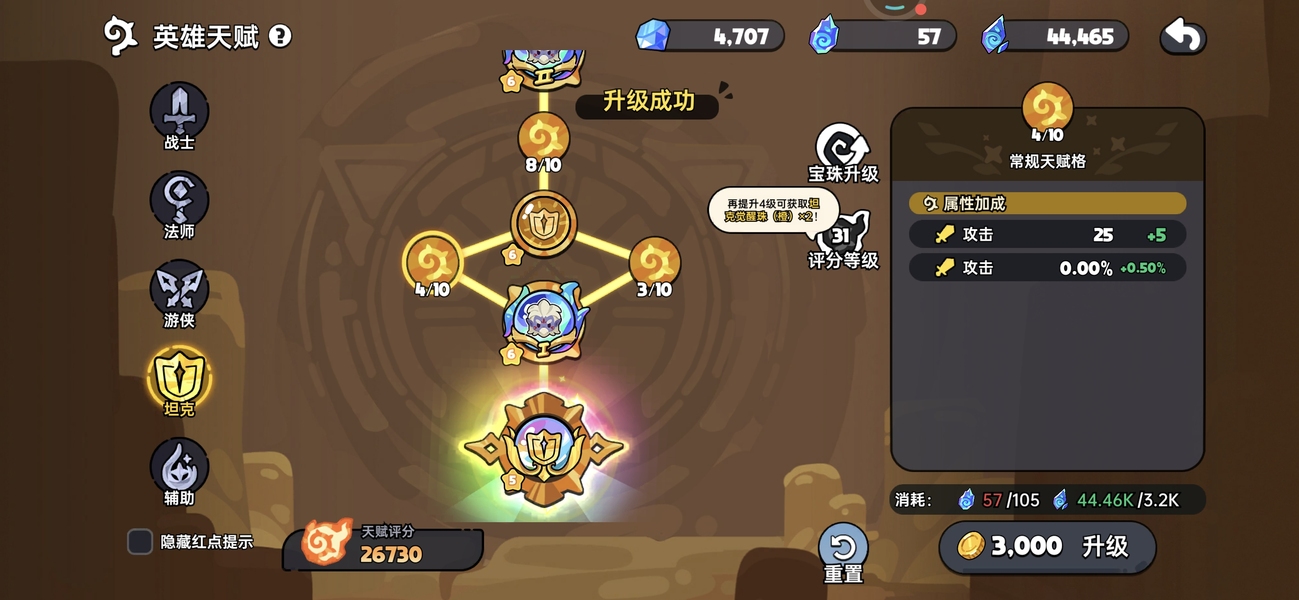Reset talents with the 重置 button
Image resolution: width=1299 pixels, height=600 pixels.
click(843, 550)
